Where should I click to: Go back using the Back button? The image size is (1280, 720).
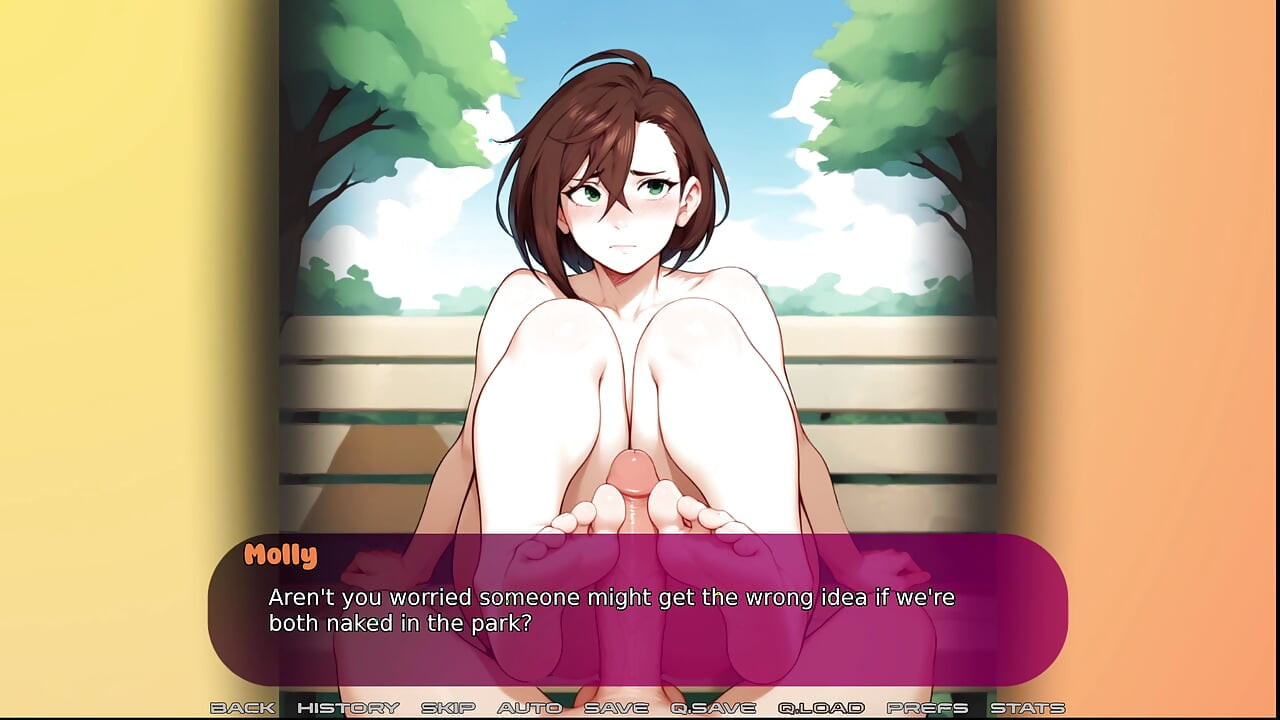click(x=242, y=708)
